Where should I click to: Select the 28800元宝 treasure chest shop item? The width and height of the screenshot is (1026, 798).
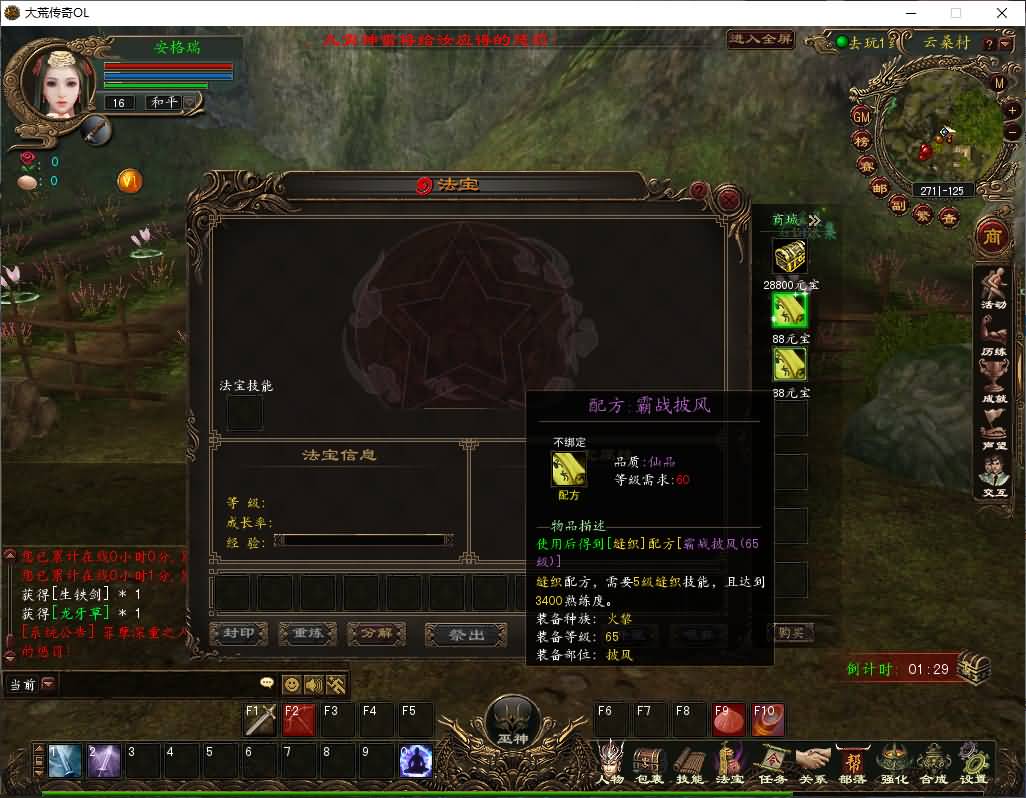click(790, 256)
